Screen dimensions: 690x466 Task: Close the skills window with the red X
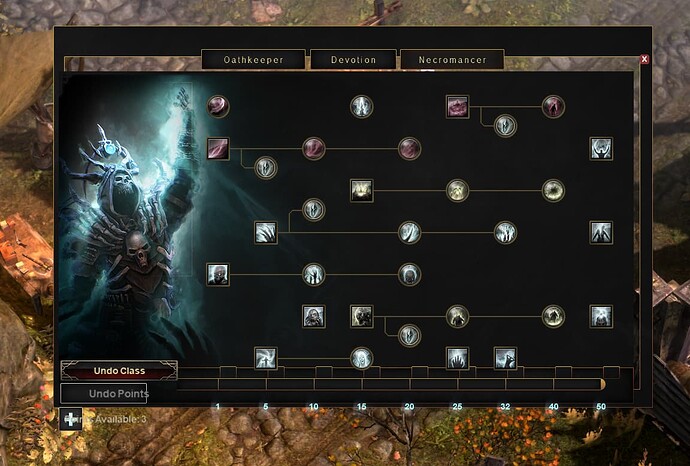click(644, 59)
